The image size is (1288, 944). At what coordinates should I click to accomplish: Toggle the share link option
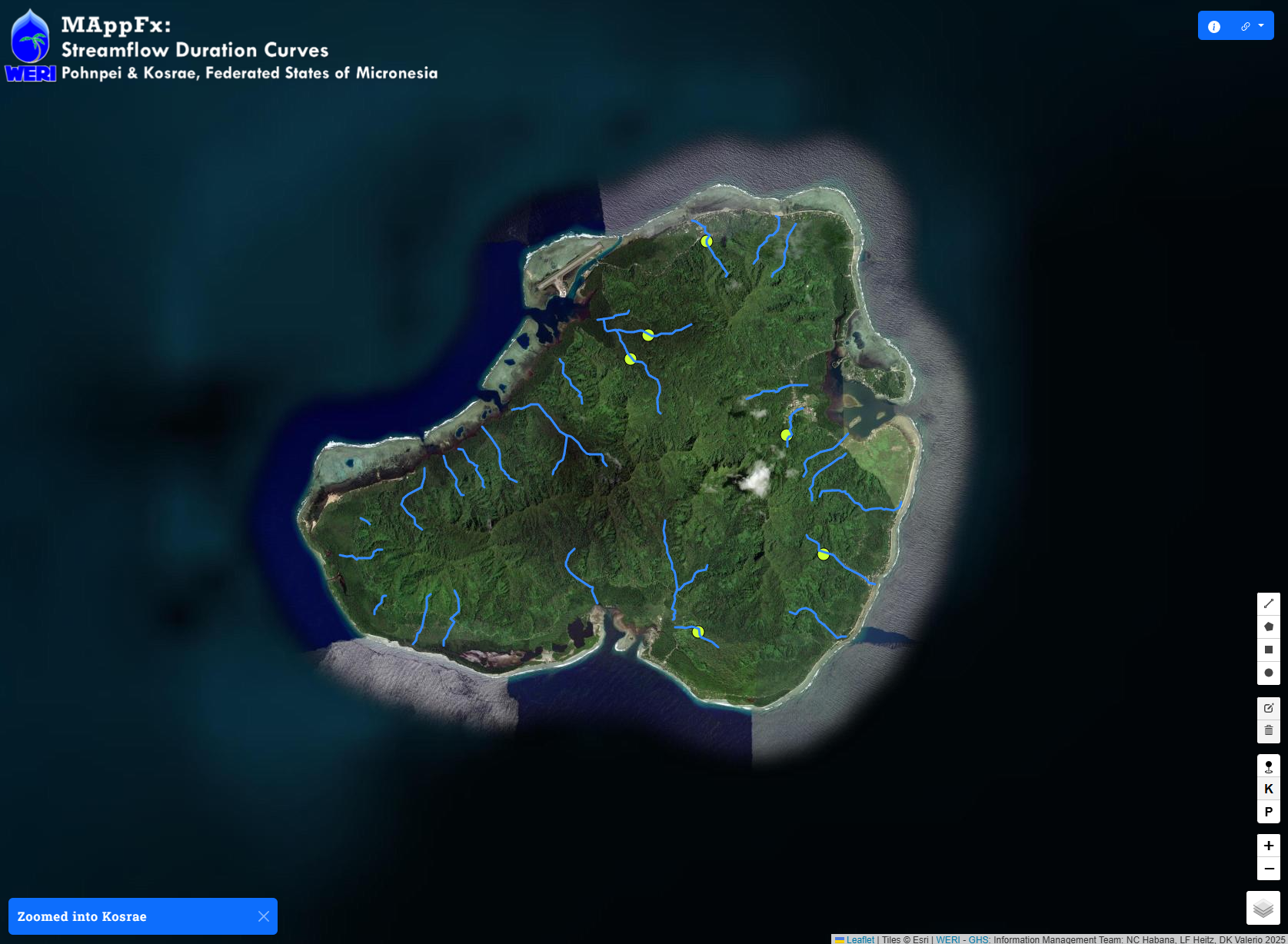point(1246,25)
